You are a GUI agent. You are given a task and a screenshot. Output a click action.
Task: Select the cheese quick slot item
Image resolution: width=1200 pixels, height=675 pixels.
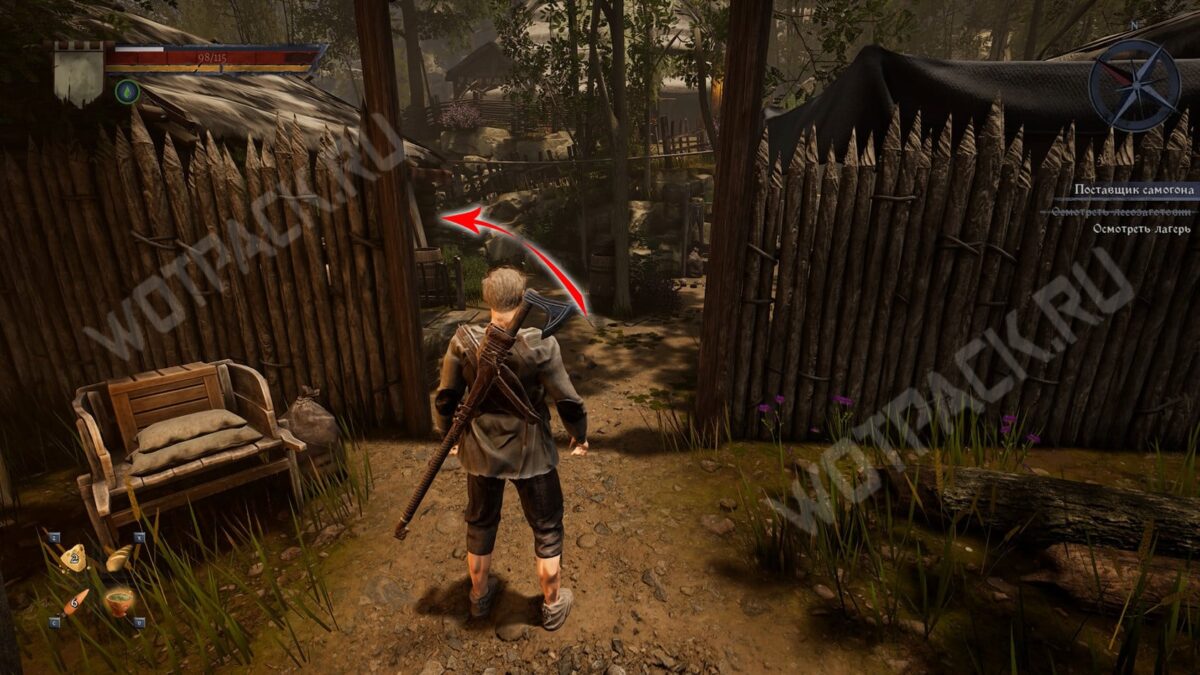(73, 558)
